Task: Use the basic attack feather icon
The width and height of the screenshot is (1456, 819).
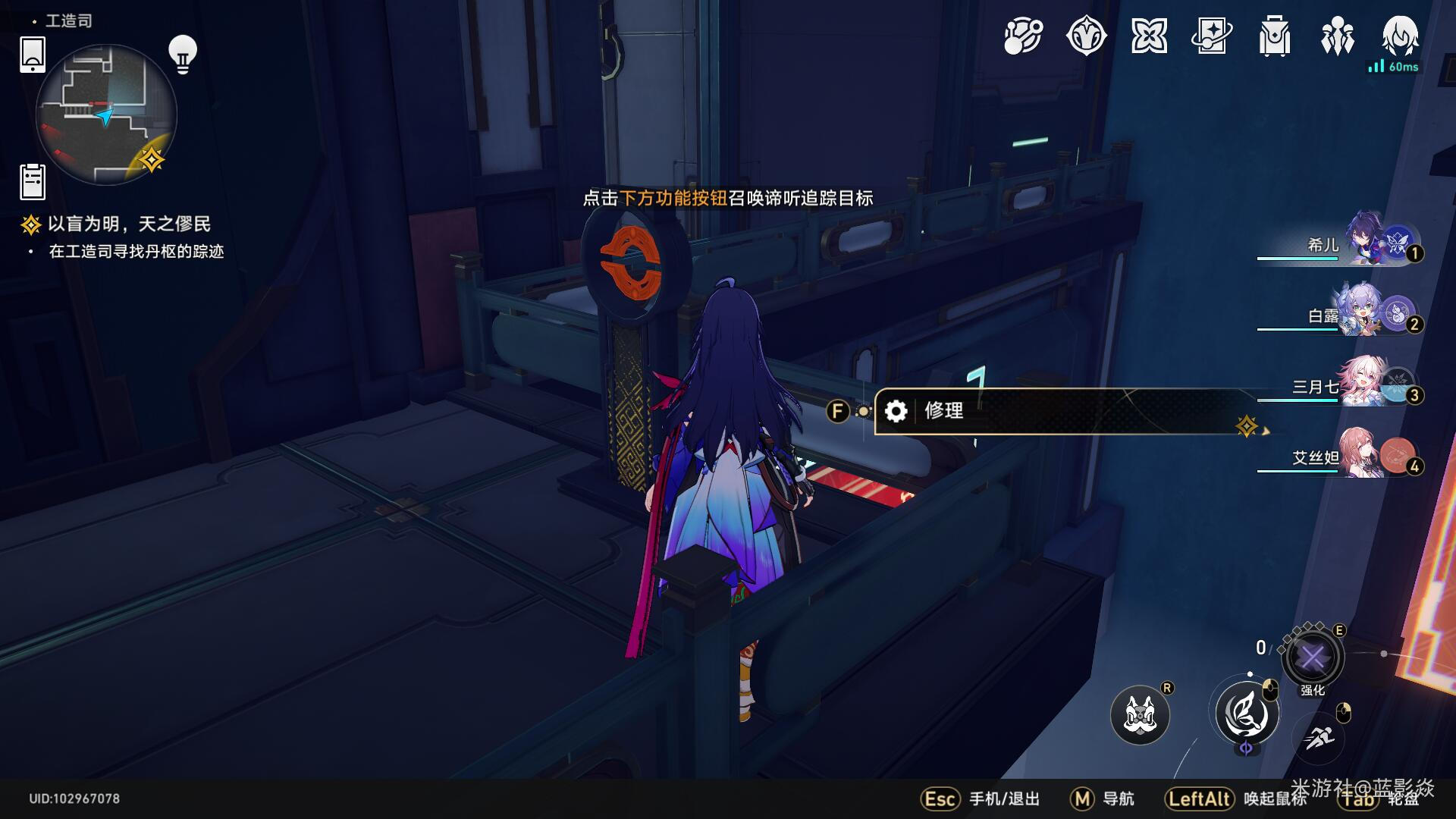Action: tap(1247, 714)
